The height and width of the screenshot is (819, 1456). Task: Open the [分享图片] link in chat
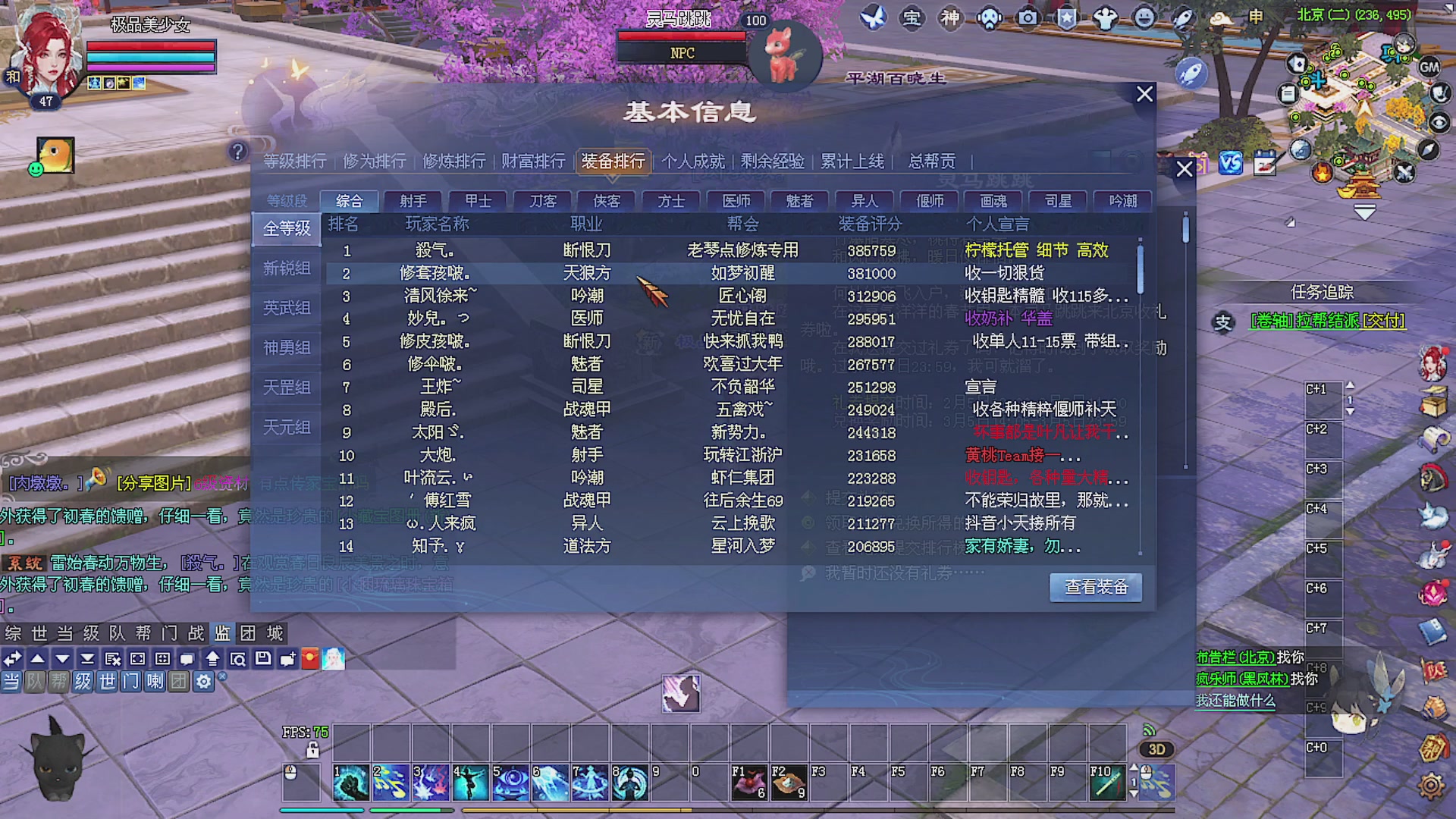[154, 482]
